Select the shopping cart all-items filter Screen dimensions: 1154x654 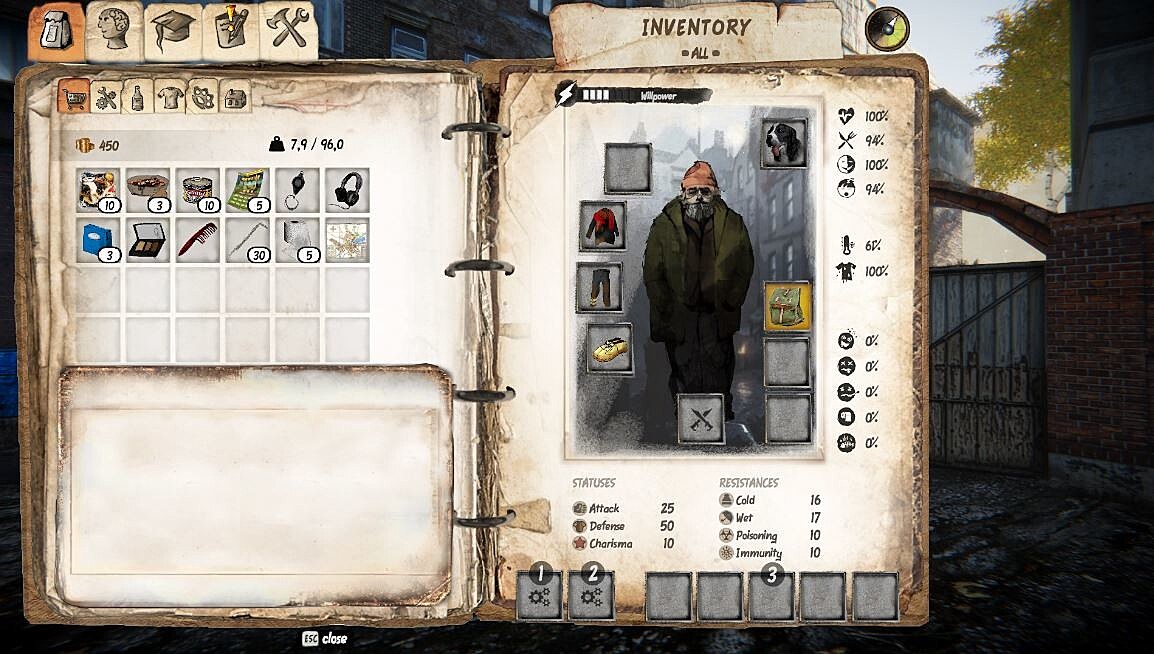(x=73, y=98)
